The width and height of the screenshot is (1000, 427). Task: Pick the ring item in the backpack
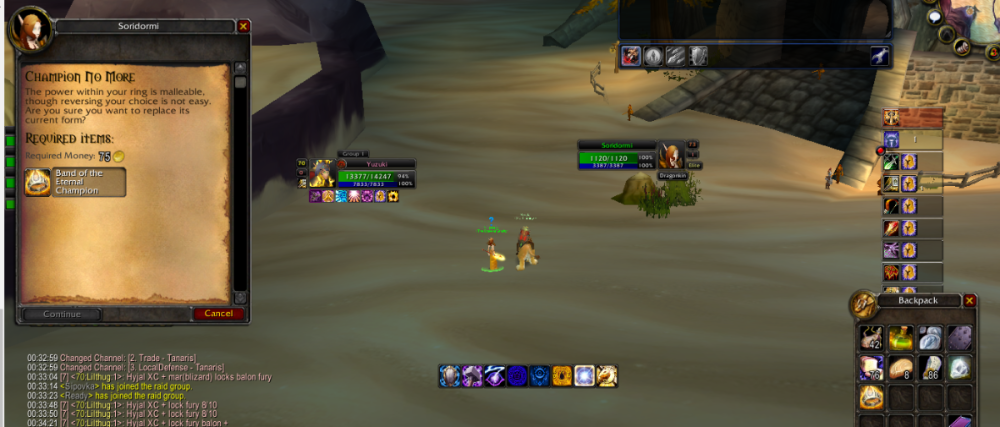click(871, 397)
